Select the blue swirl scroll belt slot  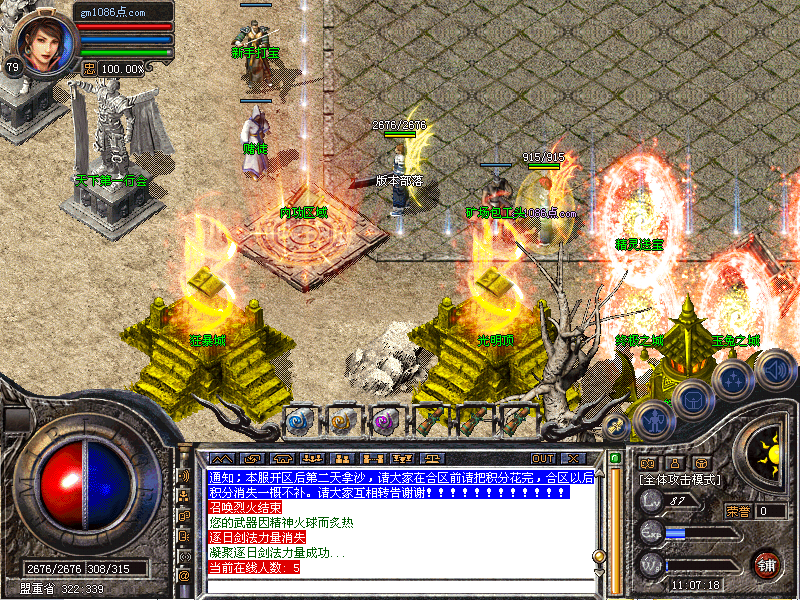pos(299,421)
